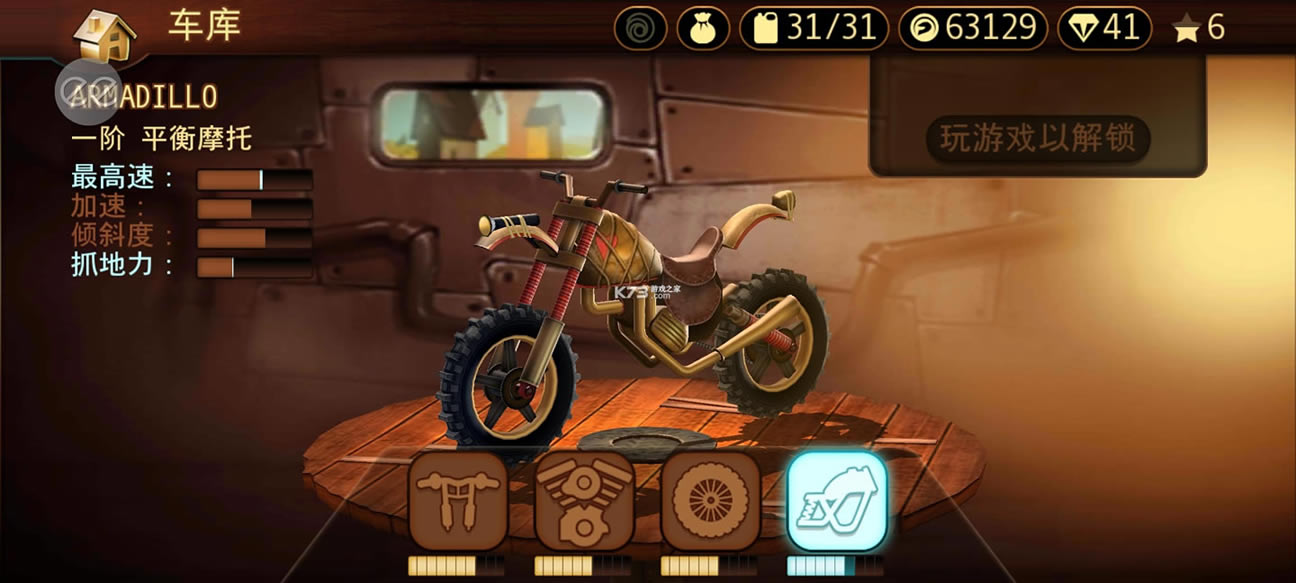Select the wheel upgrade part
Image resolution: width=1296 pixels, height=583 pixels.
pos(710,500)
